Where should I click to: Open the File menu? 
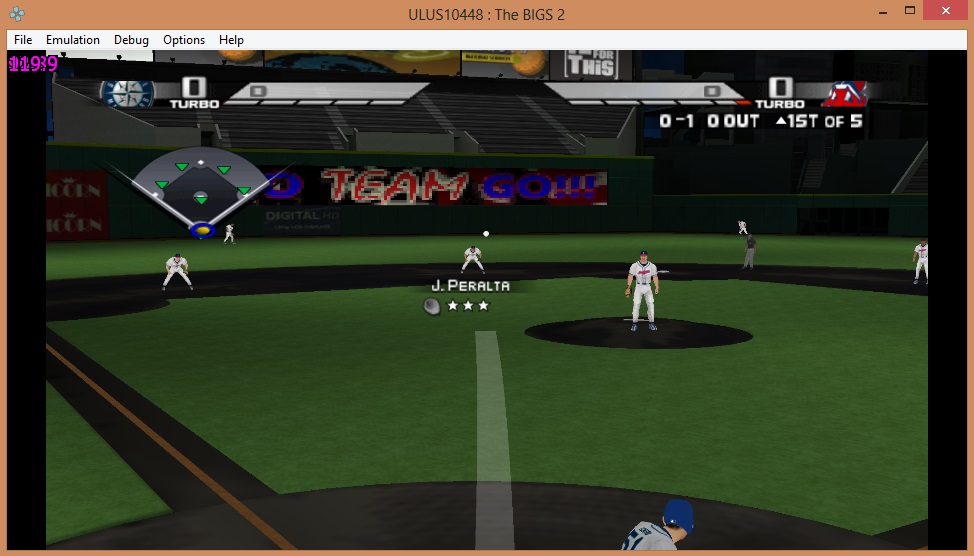[x=23, y=40]
